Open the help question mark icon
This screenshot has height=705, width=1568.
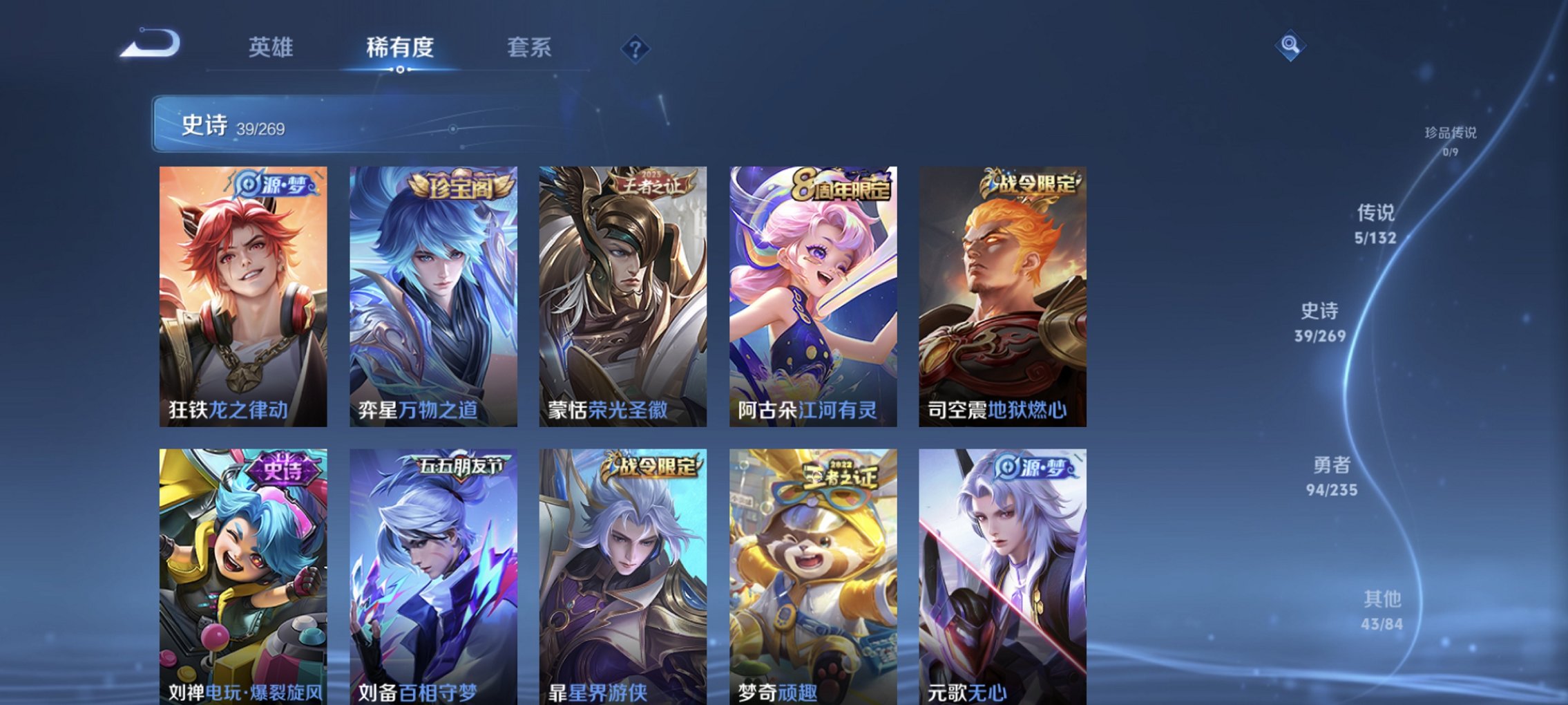[637, 48]
